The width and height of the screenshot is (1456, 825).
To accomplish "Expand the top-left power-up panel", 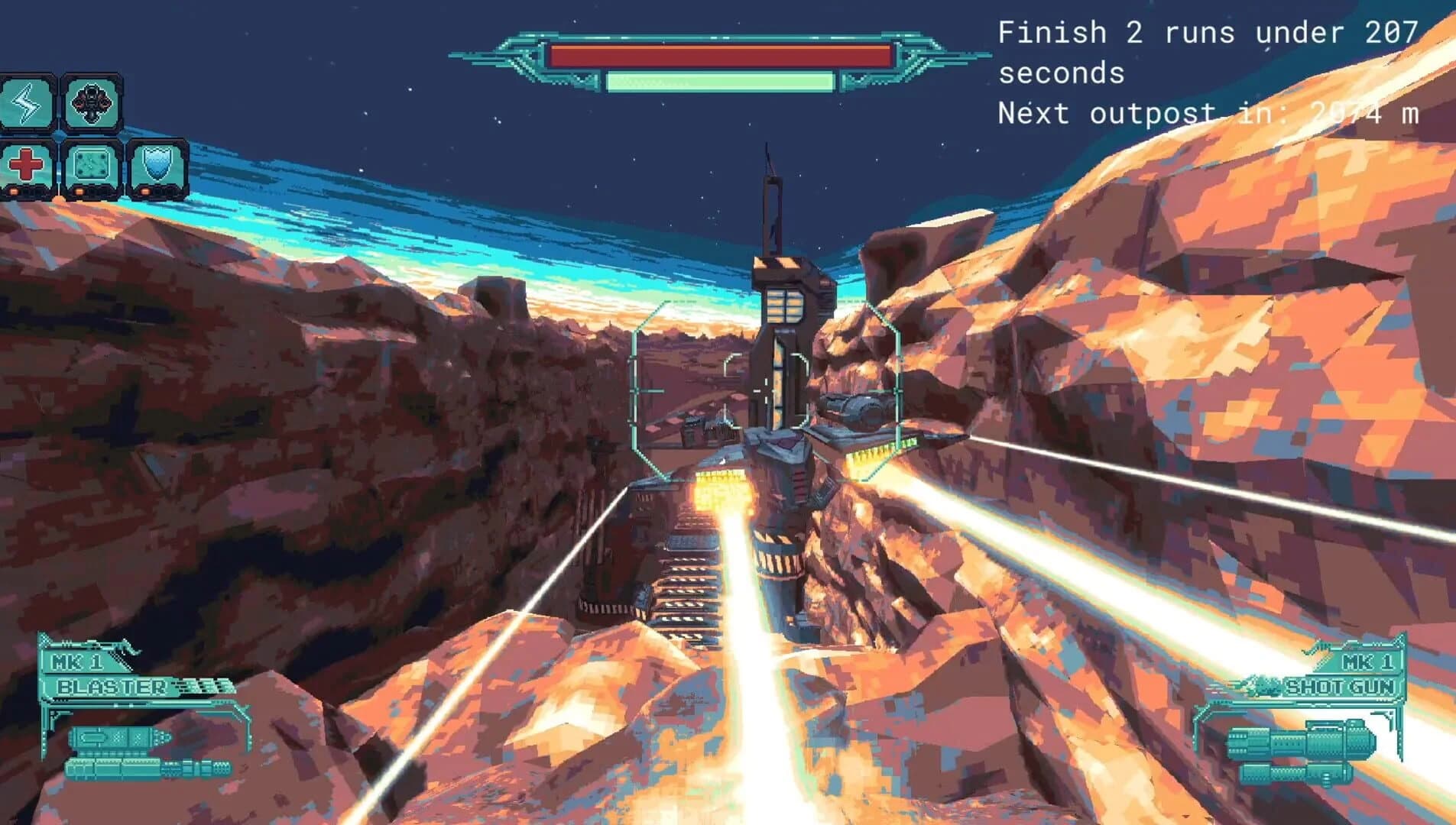I will click(88, 134).
